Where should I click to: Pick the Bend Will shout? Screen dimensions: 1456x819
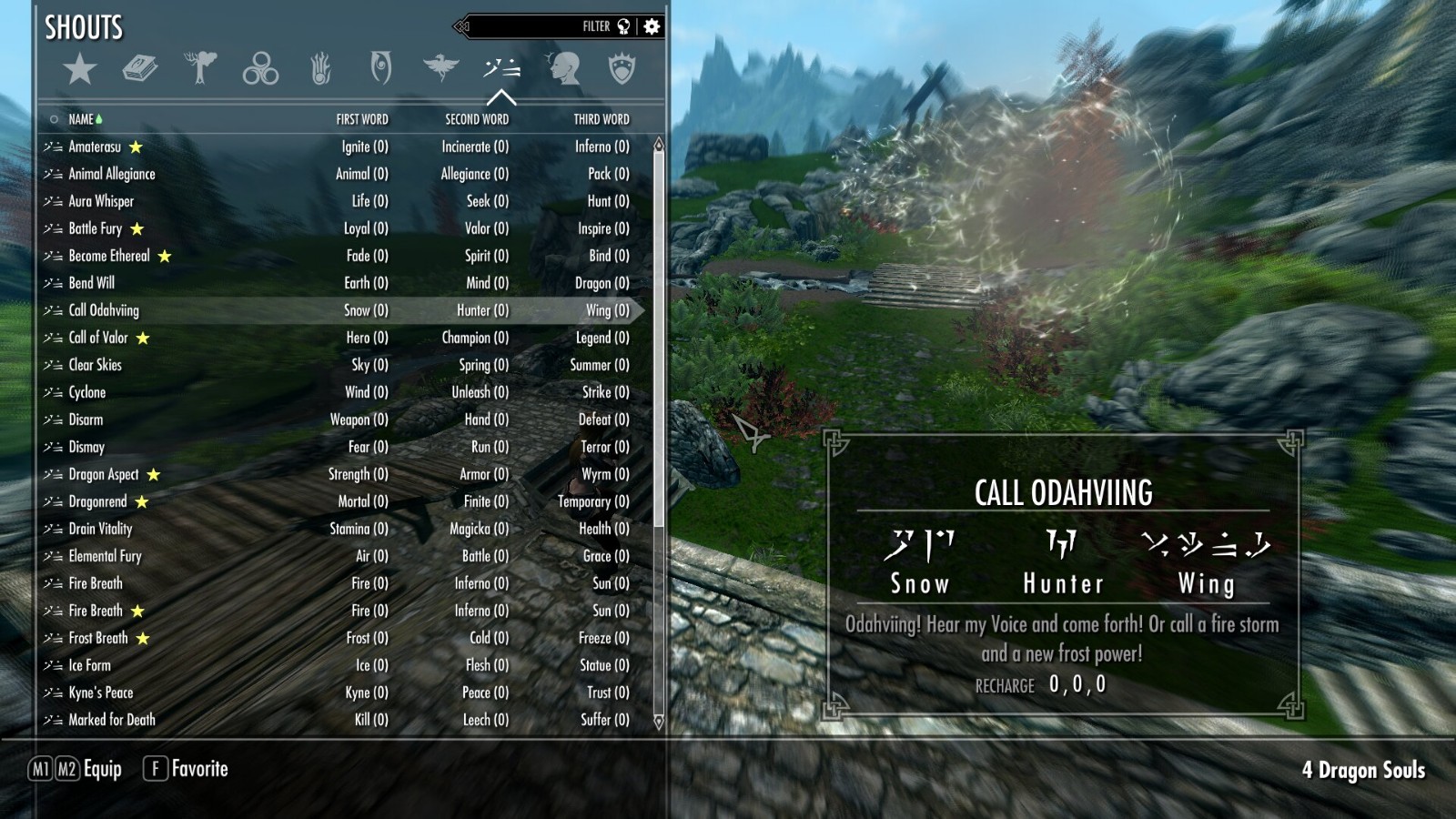coord(92,283)
